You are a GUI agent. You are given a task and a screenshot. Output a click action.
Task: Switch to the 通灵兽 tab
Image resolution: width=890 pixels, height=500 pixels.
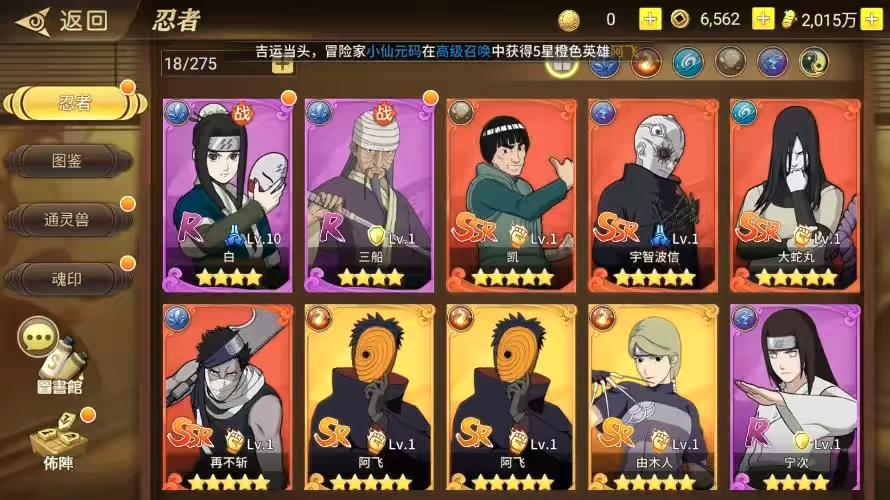coord(68,219)
